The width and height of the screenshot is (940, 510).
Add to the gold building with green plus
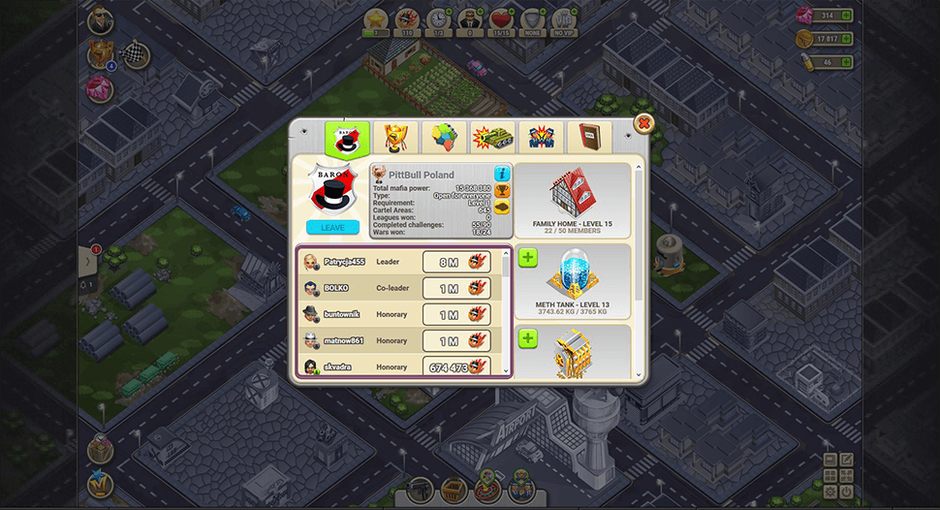(x=528, y=340)
